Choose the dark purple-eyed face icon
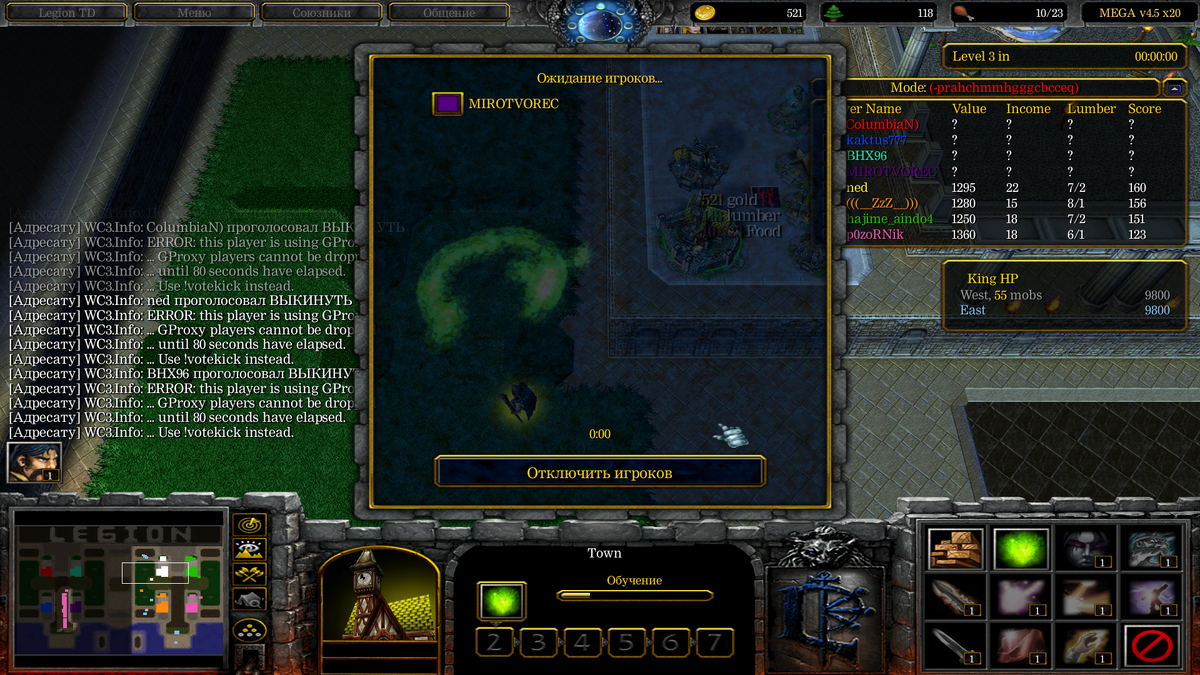 [x=1086, y=549]
